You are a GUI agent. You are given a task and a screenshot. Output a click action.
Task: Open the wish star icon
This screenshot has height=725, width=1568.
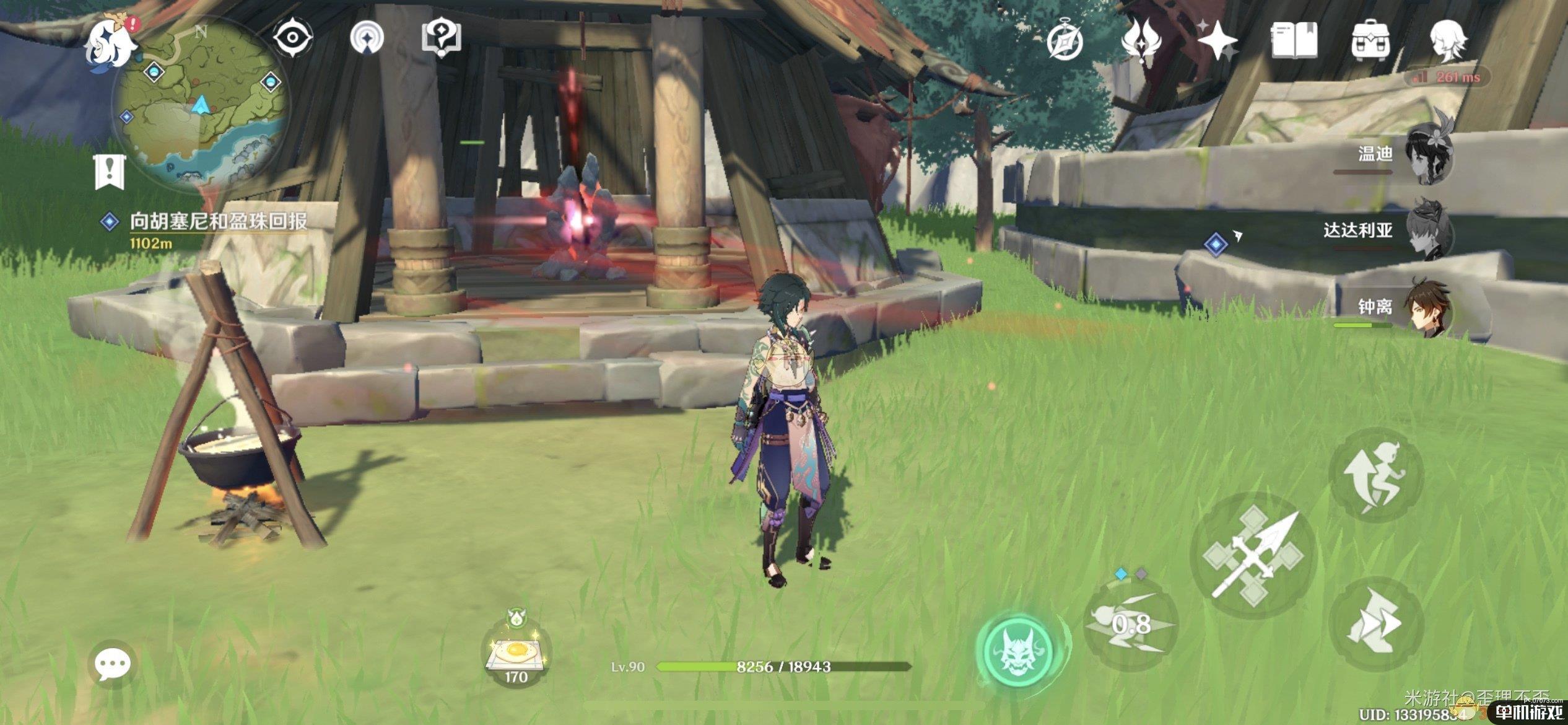coord(1217,40)
